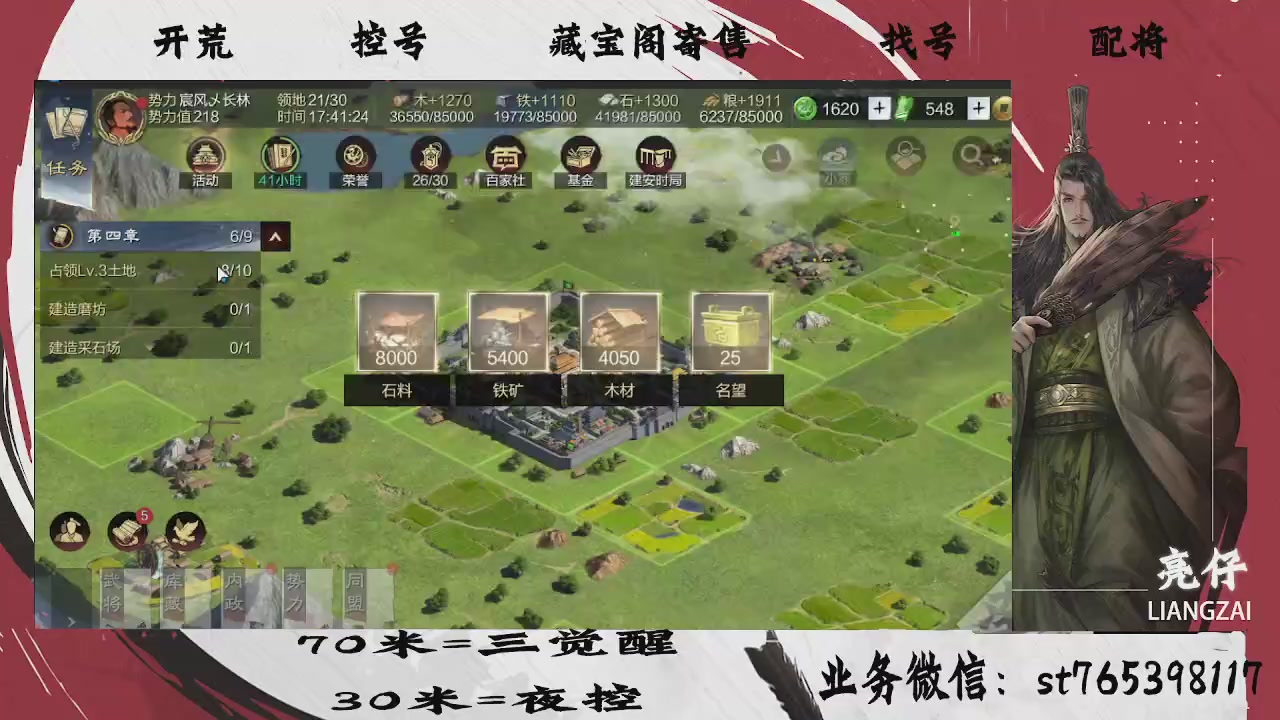Open the 荣誉 honor icon
This screenshot has height=720, width=1280.
tap(354, 157)
